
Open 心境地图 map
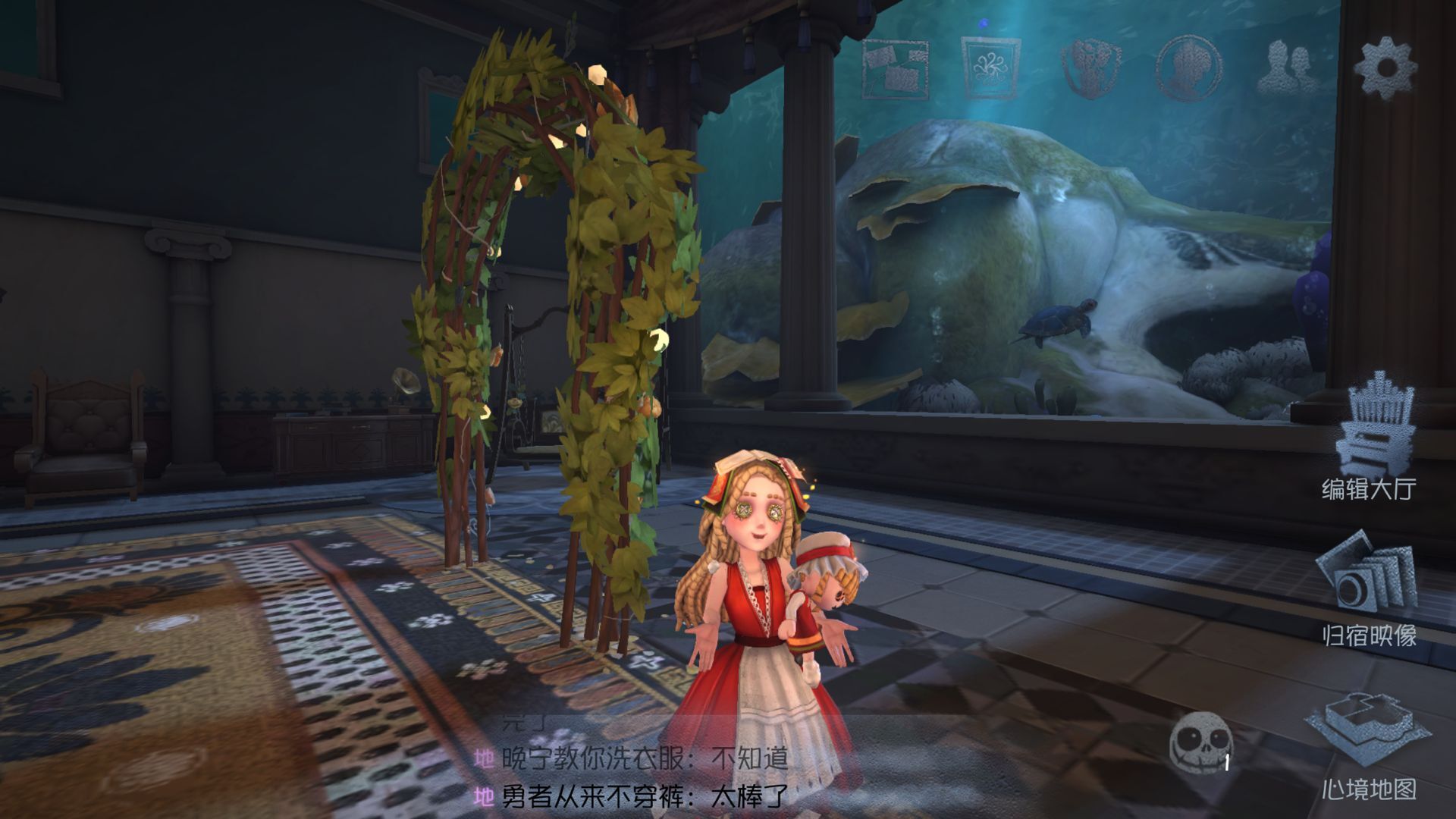tap(1370, 747)
